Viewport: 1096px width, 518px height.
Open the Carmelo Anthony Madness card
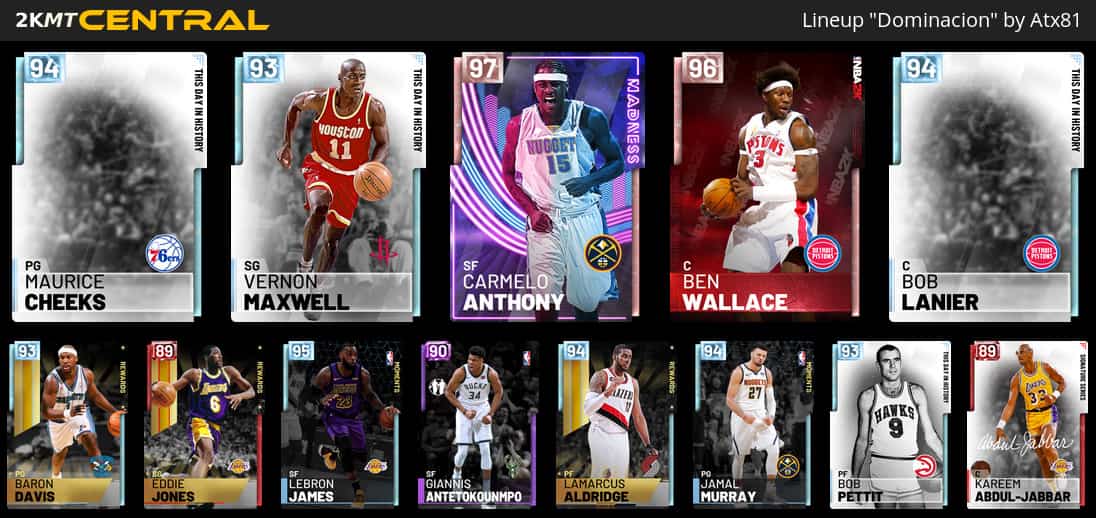point(548,187)
